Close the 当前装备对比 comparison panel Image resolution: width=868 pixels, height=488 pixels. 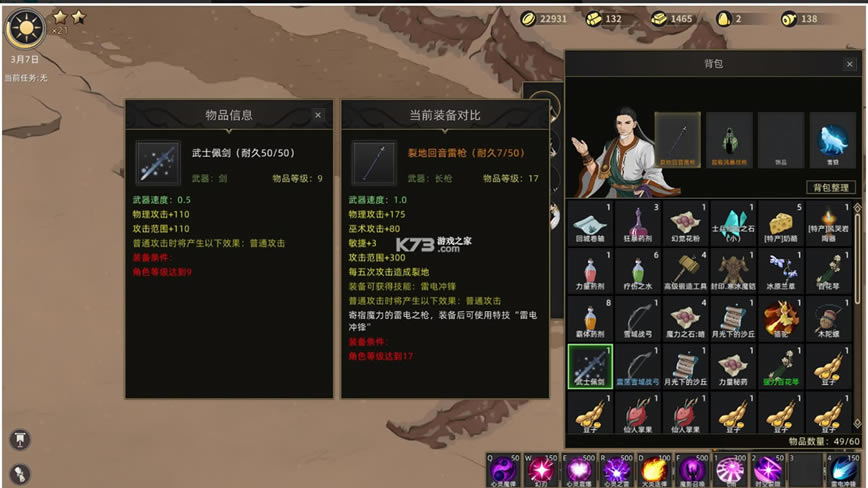(534, 115)
